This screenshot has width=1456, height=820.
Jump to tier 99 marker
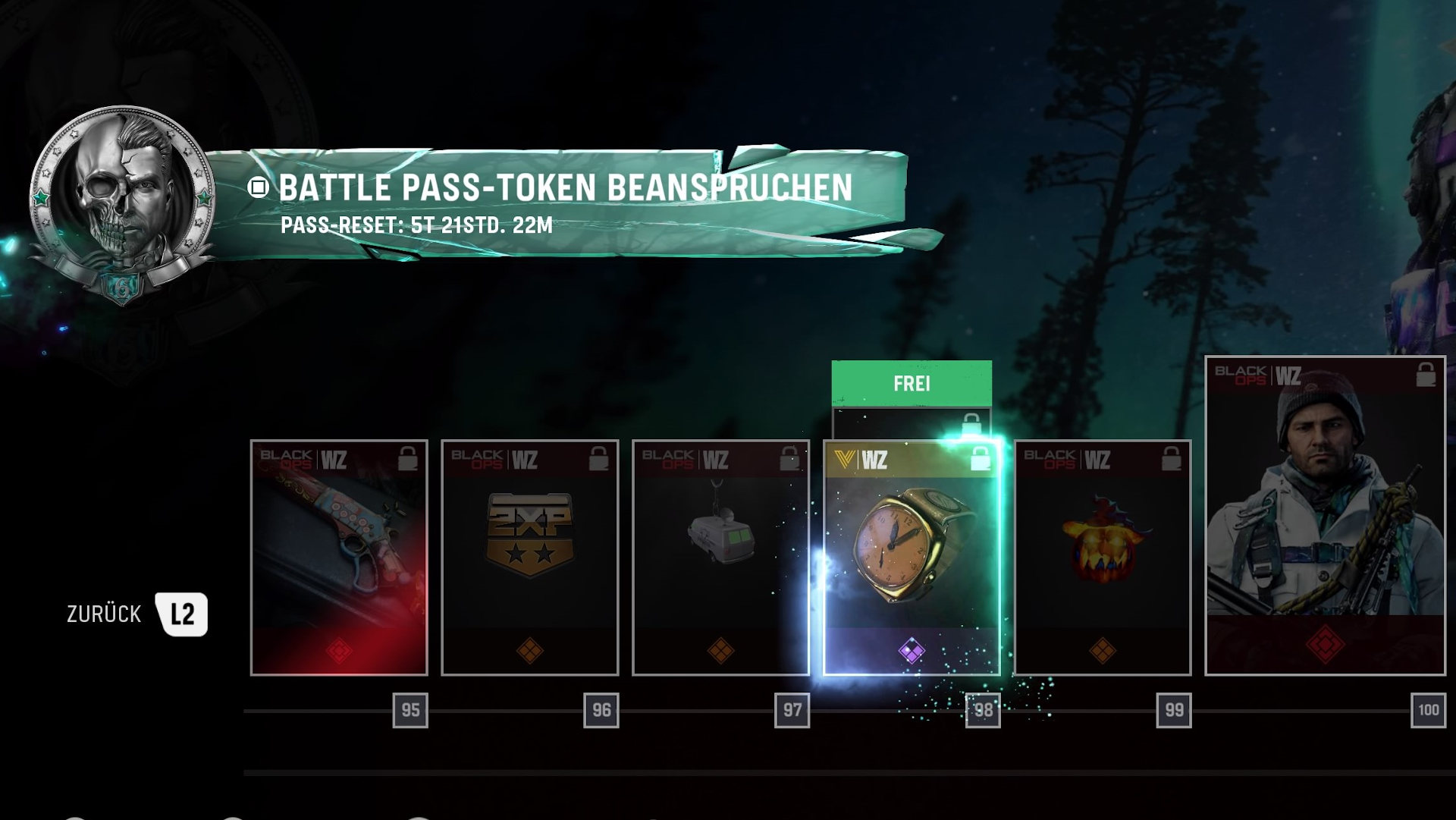[1174, 711]
